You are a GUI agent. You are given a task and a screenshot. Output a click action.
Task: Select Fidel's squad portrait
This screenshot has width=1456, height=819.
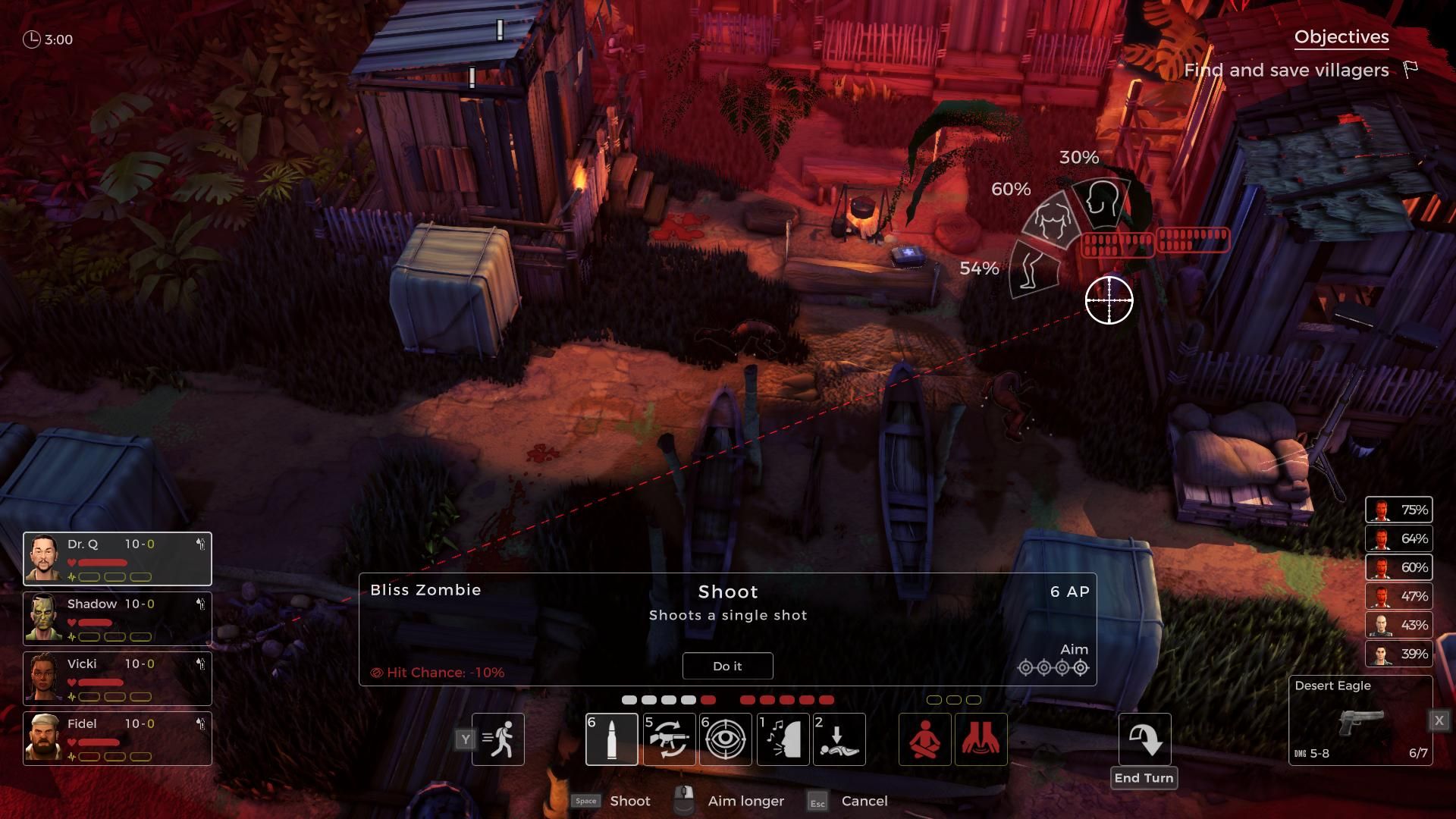[x=44, y=738]
